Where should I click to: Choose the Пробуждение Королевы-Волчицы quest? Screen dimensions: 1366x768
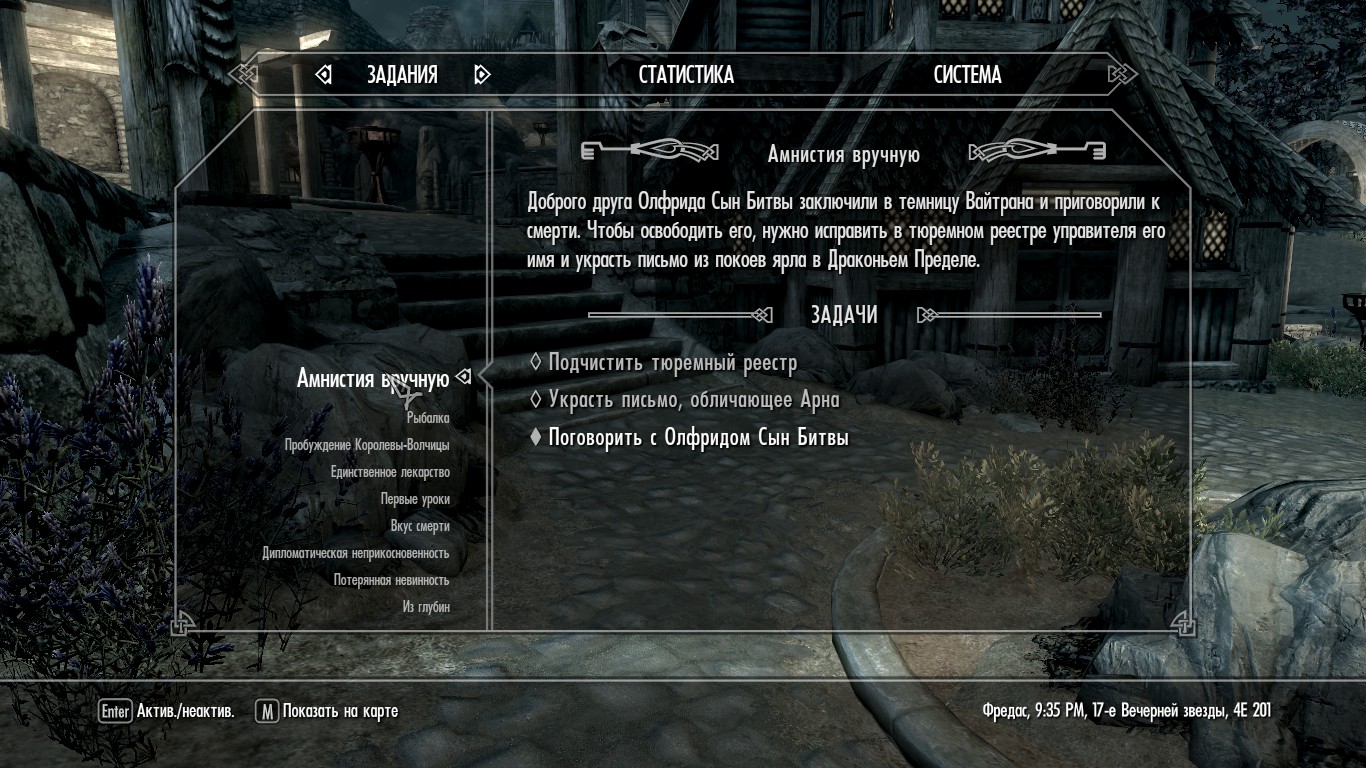(x=367, y=445)
